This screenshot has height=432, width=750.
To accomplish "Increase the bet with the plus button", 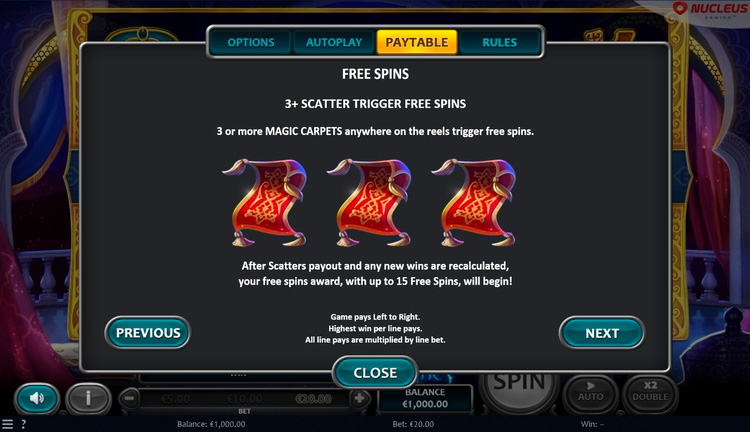I will click(360, 398).
